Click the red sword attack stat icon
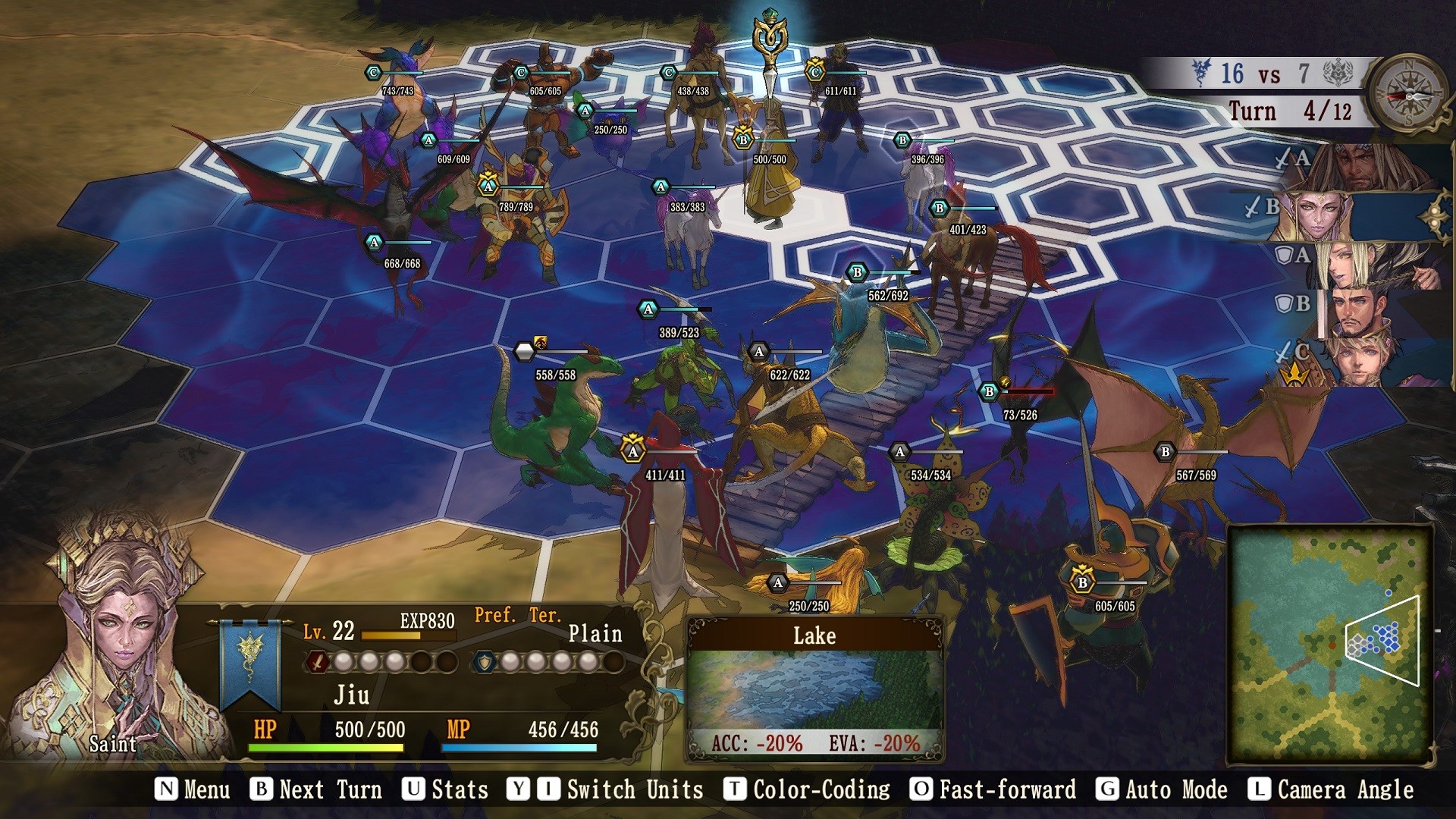The image size is (1456, 819). click(317, 662)
